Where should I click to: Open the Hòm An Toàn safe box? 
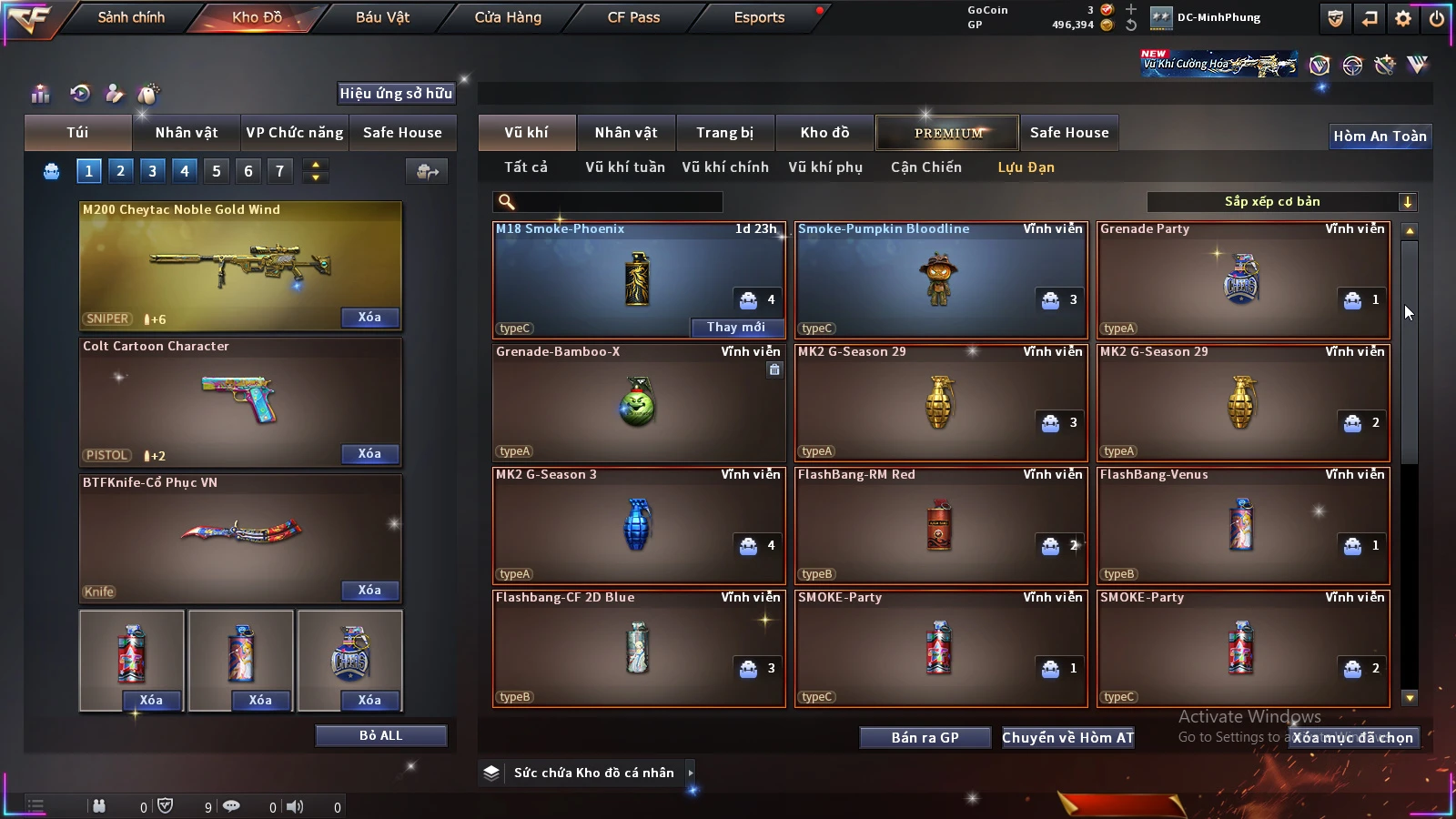click(1380, 136)
